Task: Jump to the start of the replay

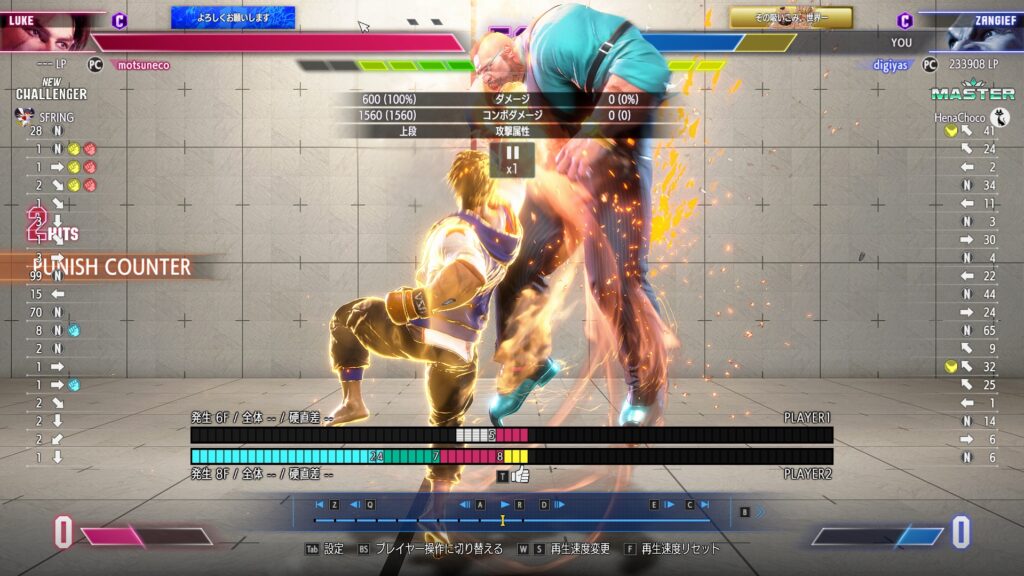Action: tap(320, 505)
